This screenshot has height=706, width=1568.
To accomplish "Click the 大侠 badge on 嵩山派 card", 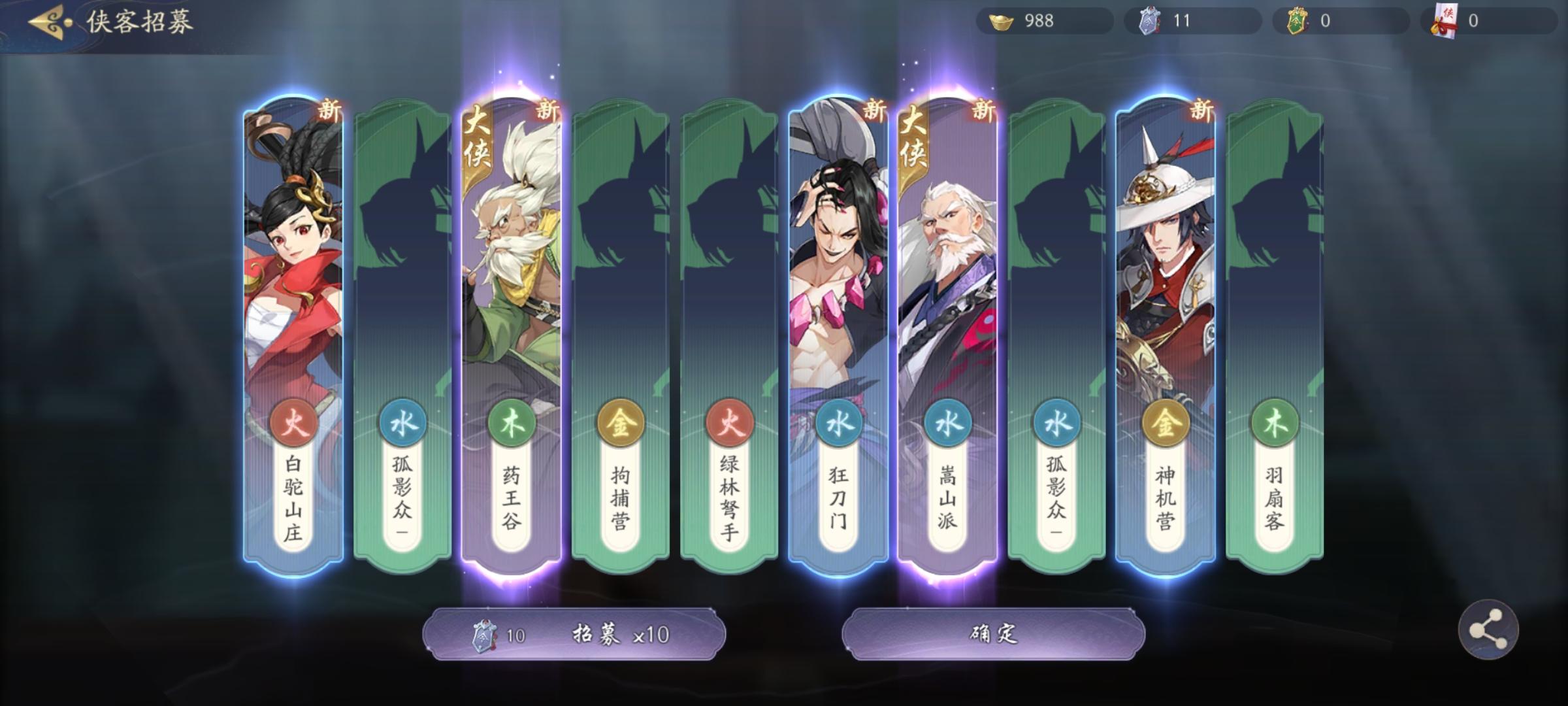I will [x=914, y=139].
